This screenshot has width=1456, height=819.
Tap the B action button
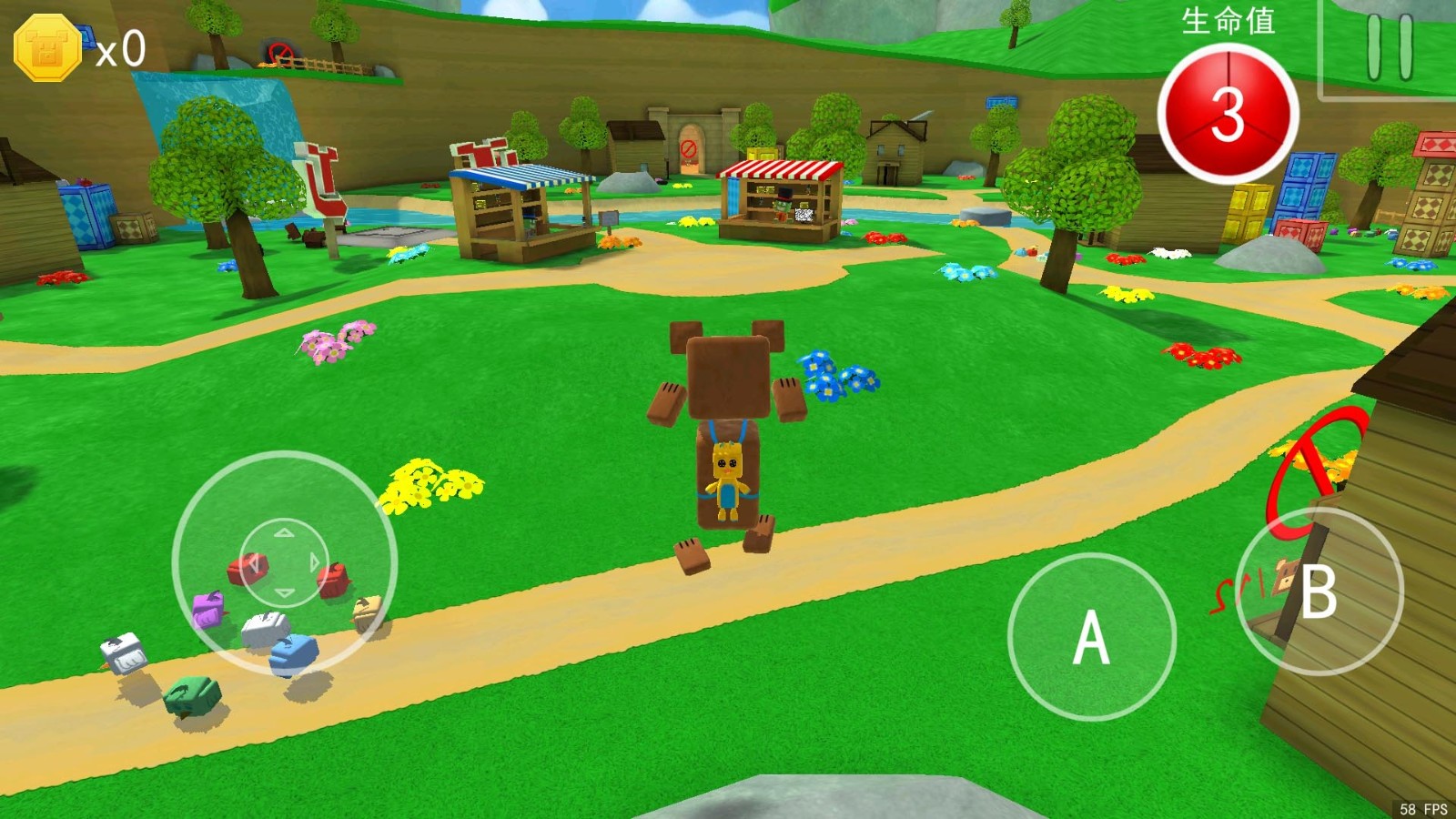point(1319,591)
